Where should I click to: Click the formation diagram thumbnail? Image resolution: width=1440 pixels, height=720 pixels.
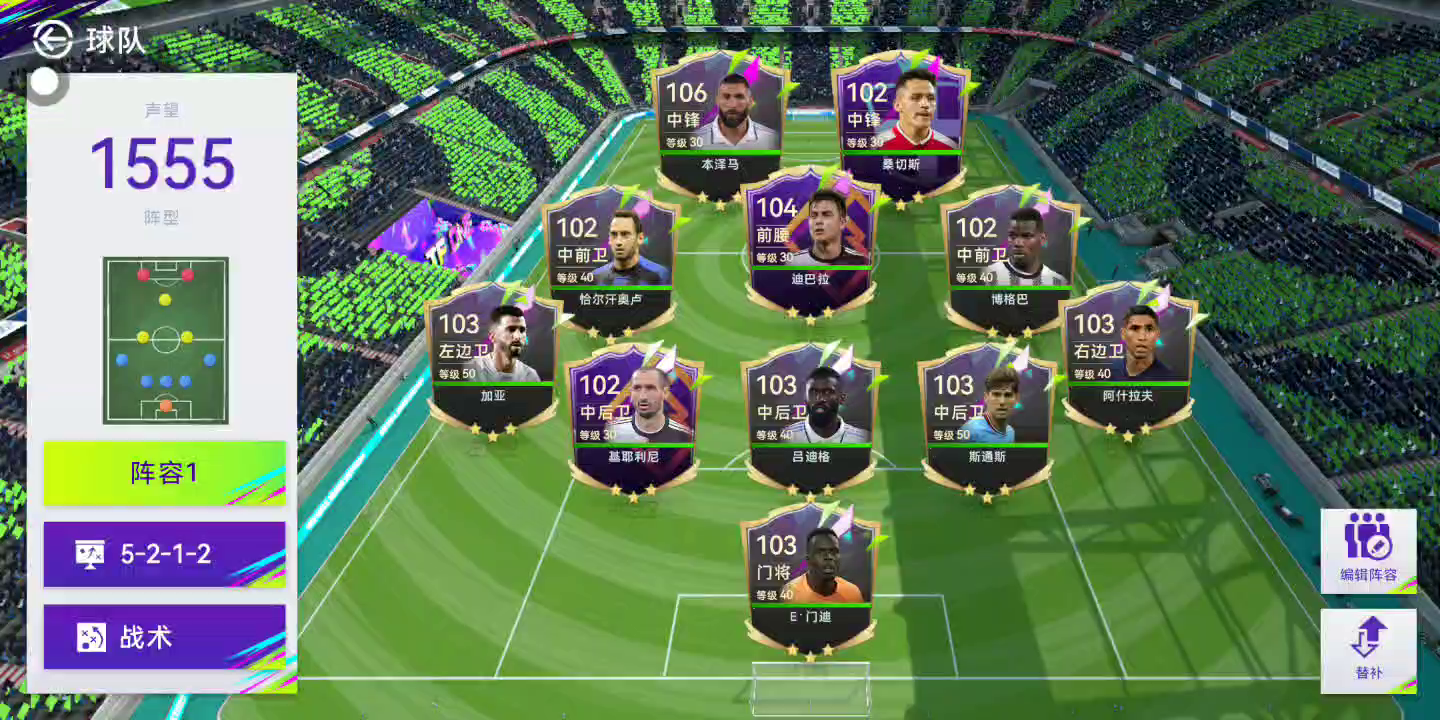point(165,340)
